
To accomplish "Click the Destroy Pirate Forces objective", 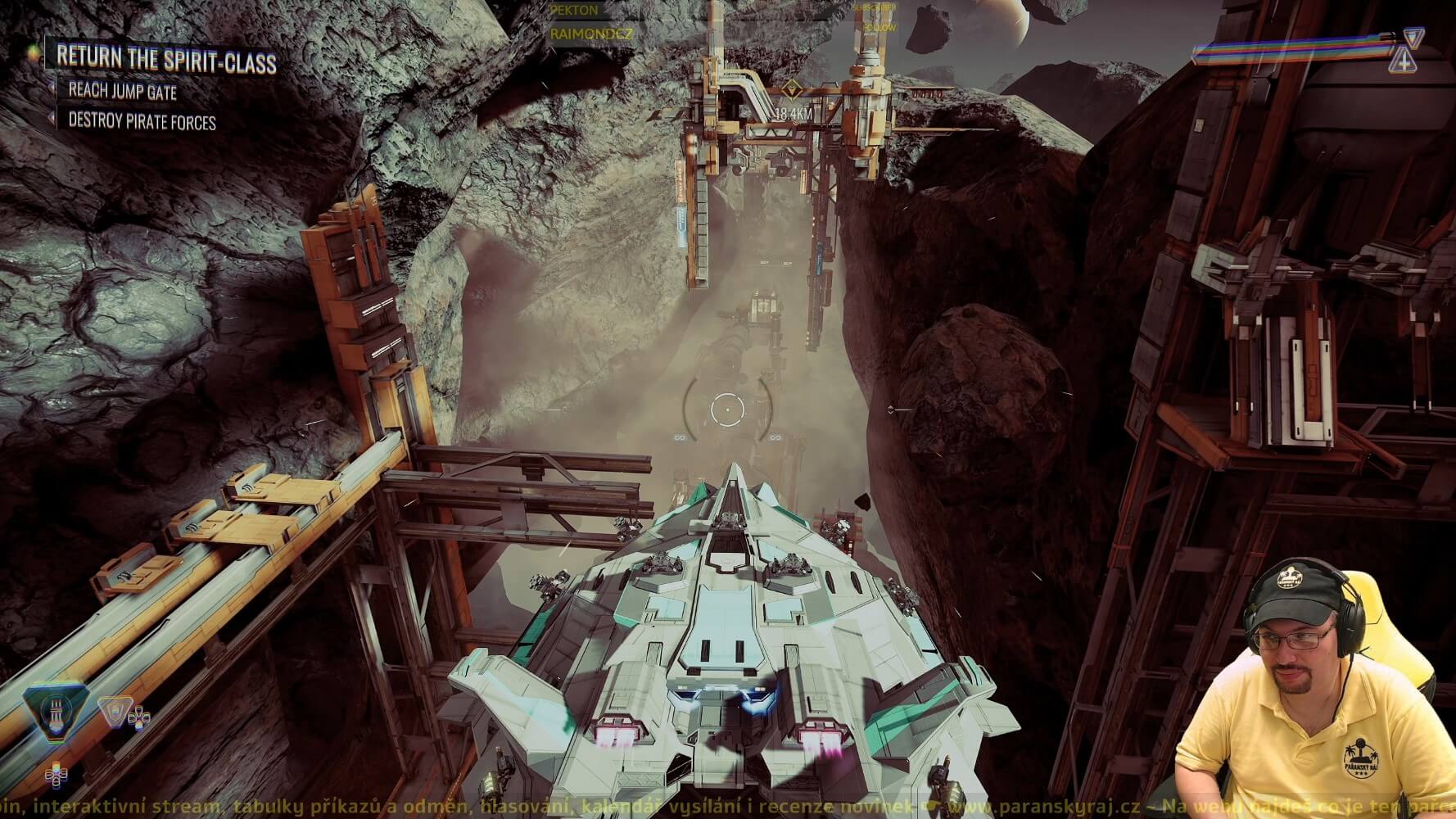I will [142, 122].
